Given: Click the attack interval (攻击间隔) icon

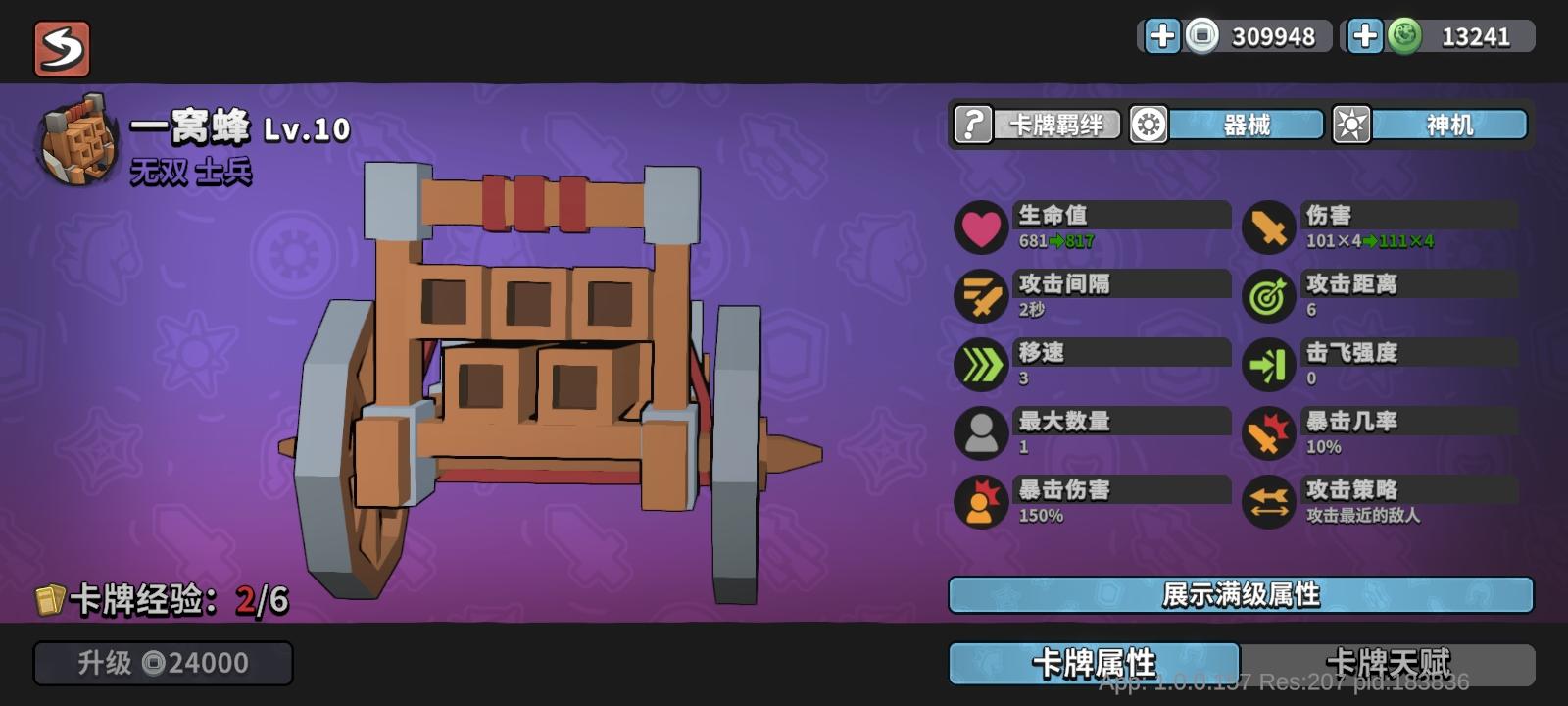Looking at the screenshot, I should 980,295.
